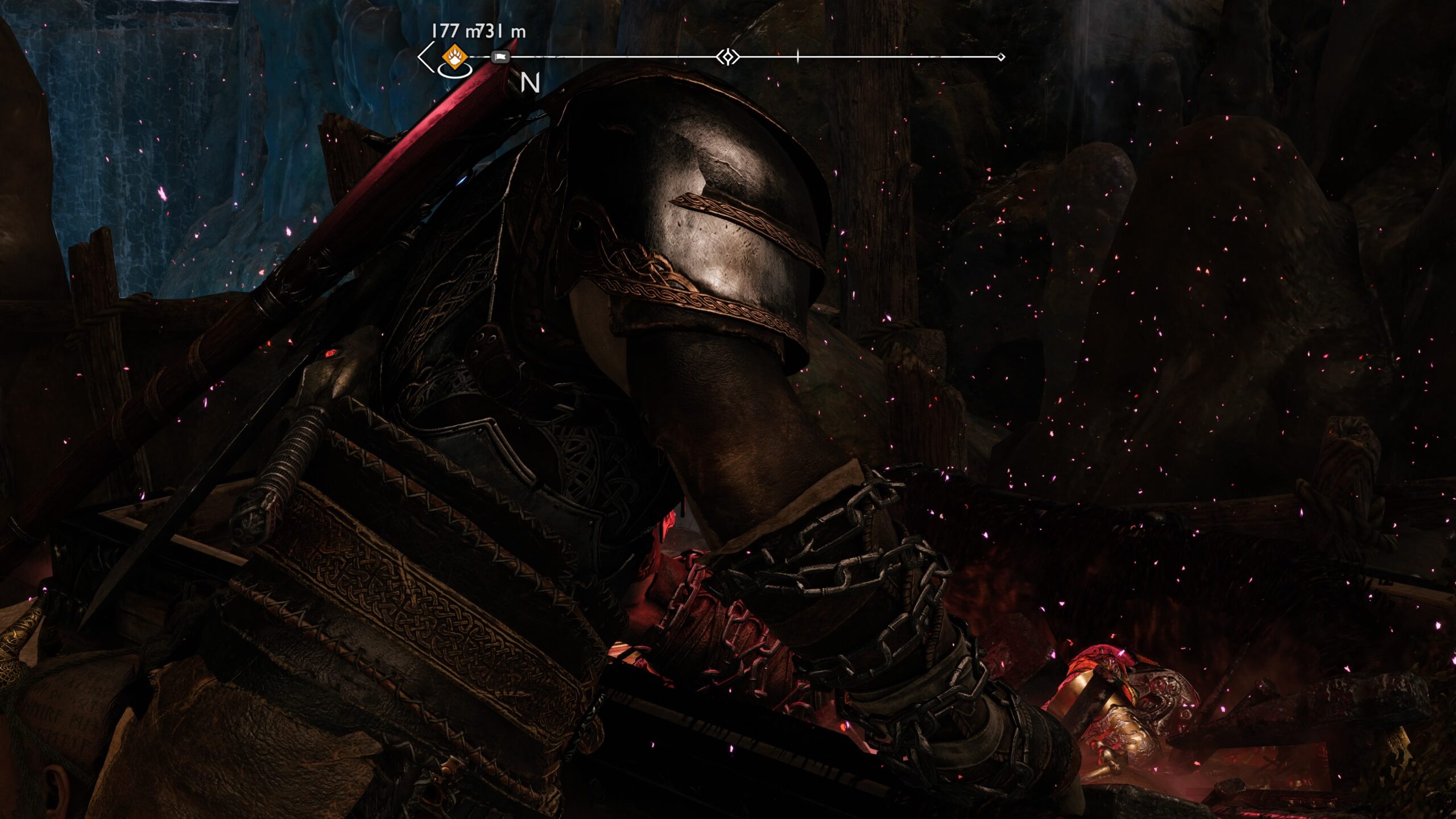The height and width of the screenshot is (819, 1456).
Task: Select the orange paw print compass marker
Action: click(454, 57)
